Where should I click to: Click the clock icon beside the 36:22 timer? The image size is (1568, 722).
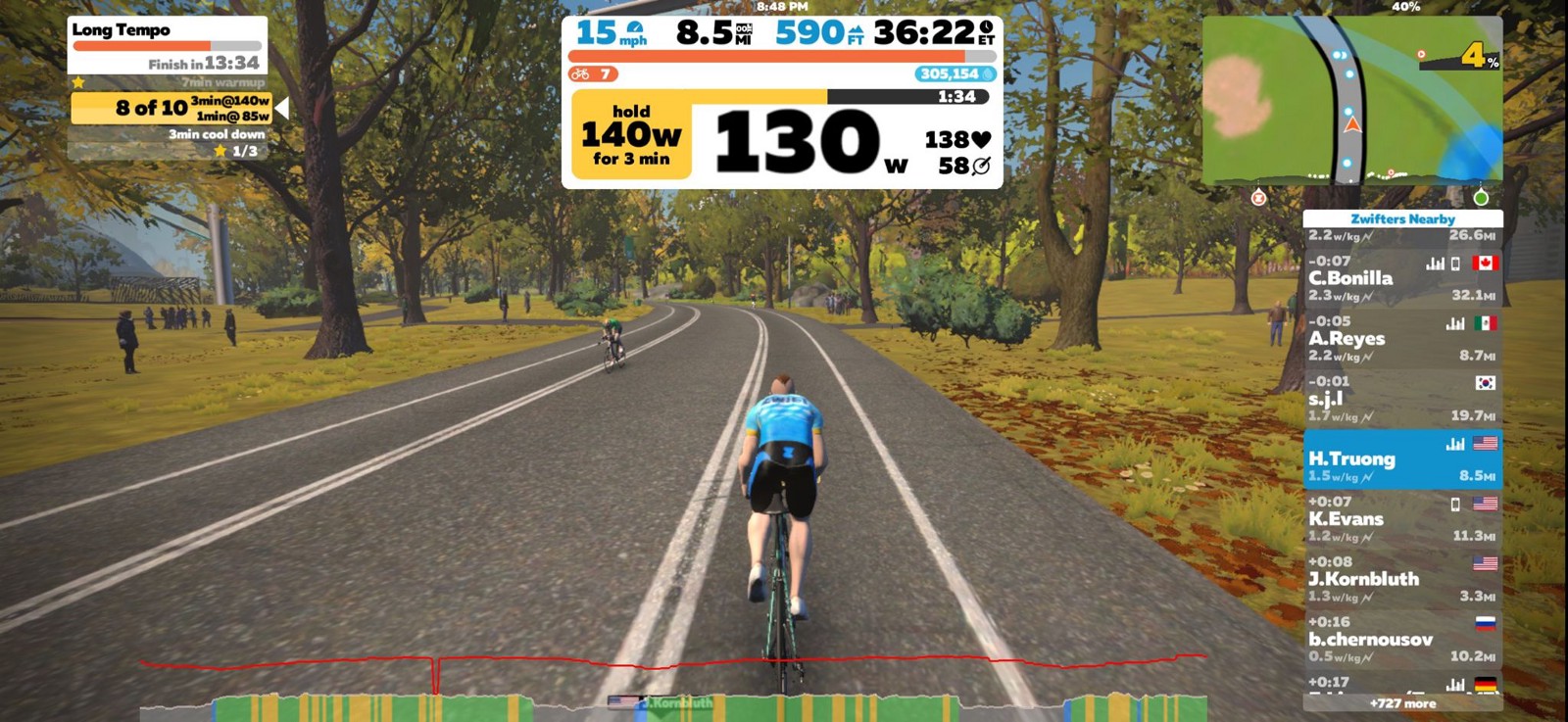coord(984,29)
